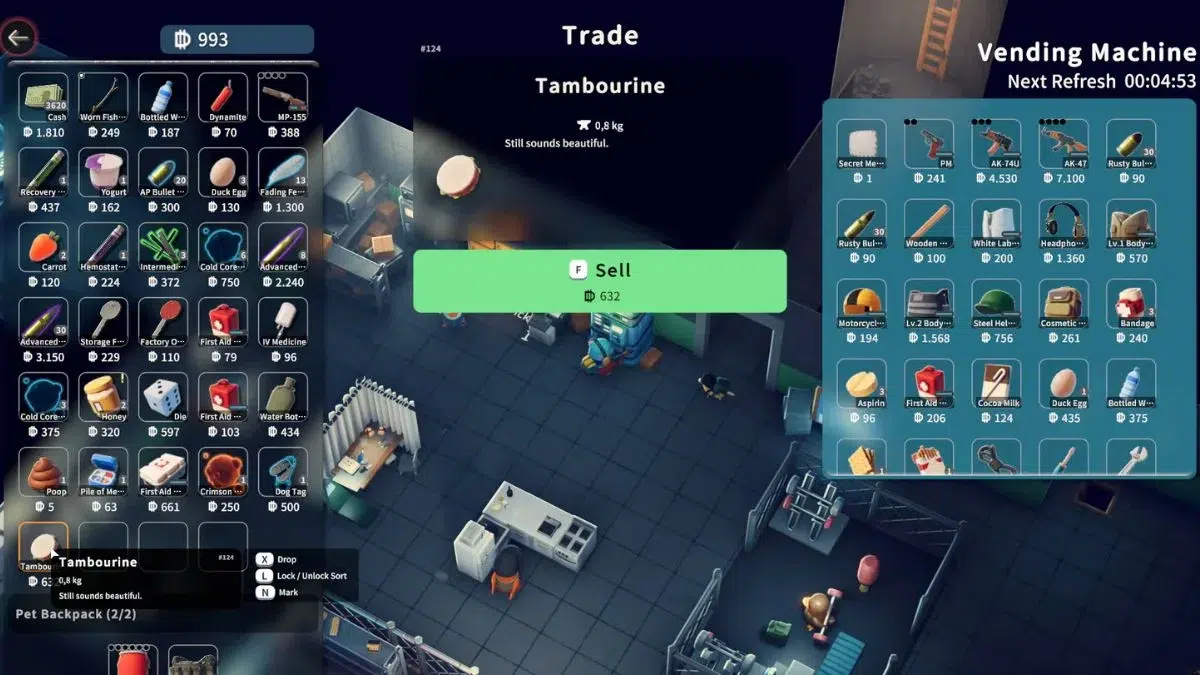Choose the Cocoa Milk vendor item
1200x675 pixels.
(996, 384)
